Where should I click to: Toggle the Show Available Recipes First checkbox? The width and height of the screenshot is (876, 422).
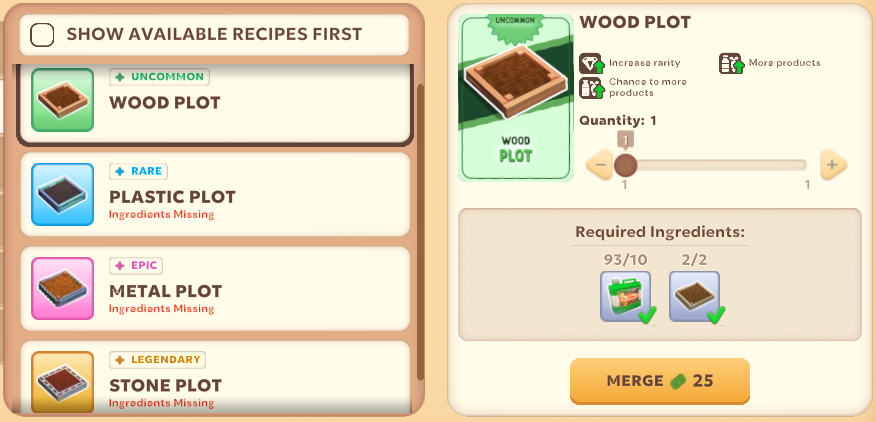[x=43, y=35]
